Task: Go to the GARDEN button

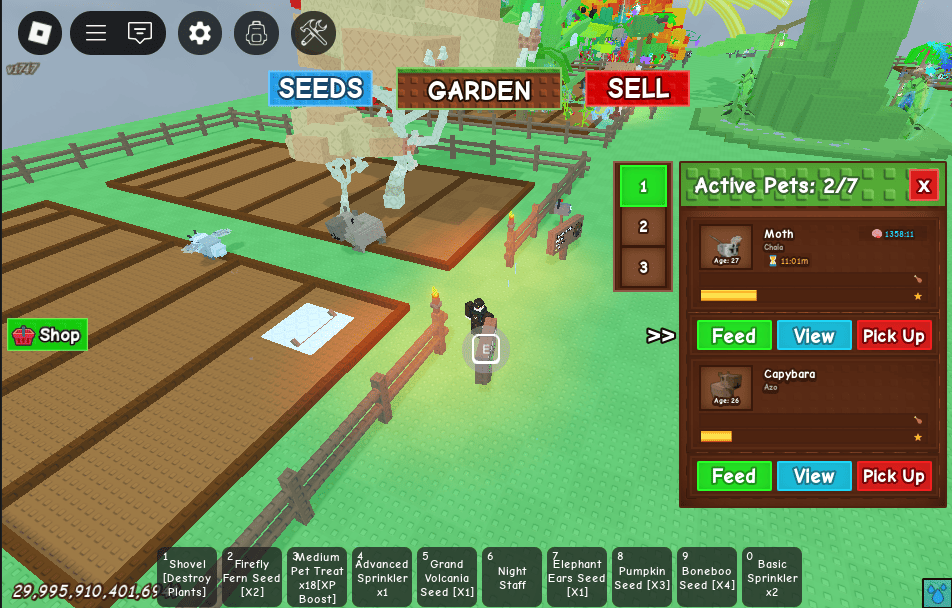Action: click(x=479, y=90)
